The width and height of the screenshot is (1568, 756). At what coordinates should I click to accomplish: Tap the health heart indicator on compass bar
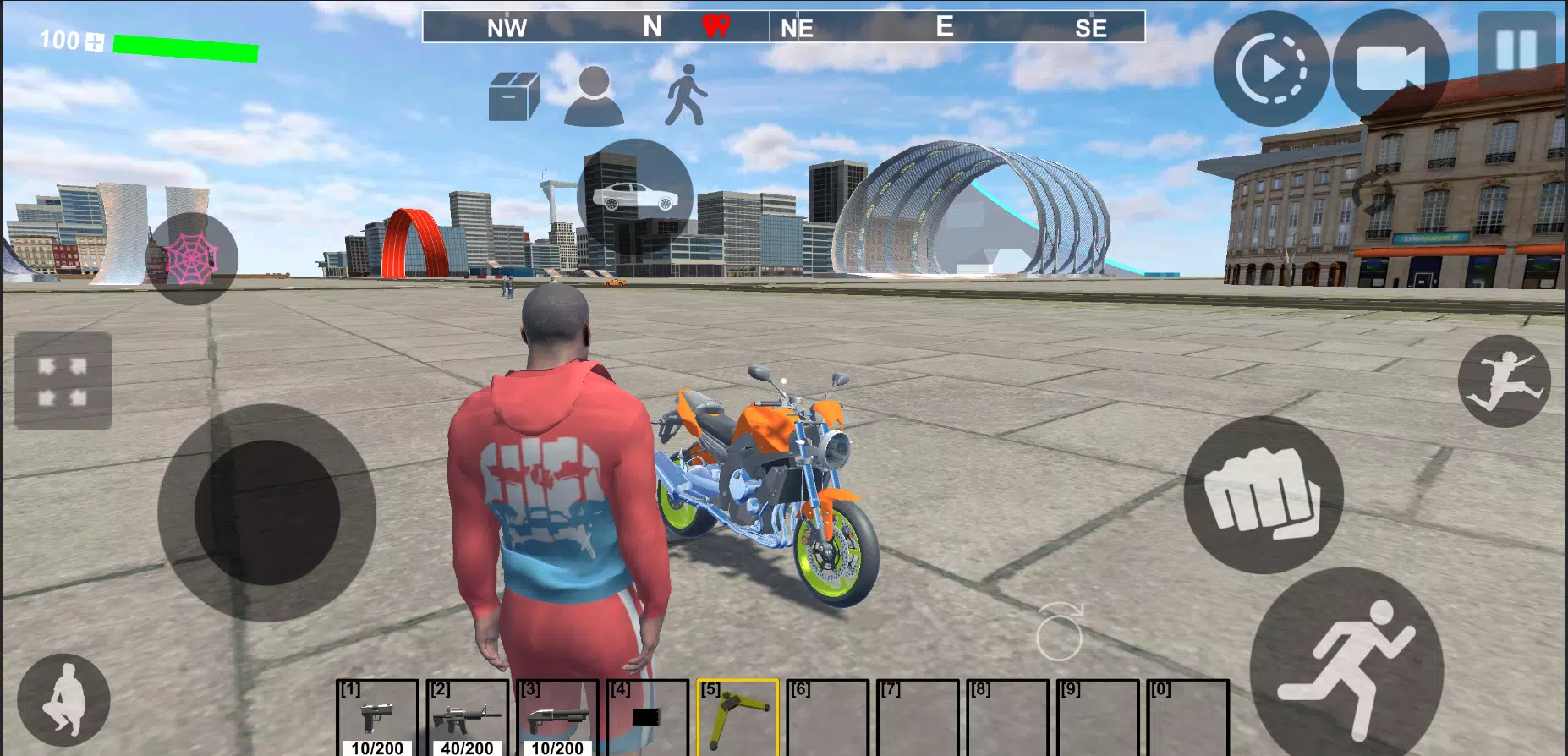point(715,25)
